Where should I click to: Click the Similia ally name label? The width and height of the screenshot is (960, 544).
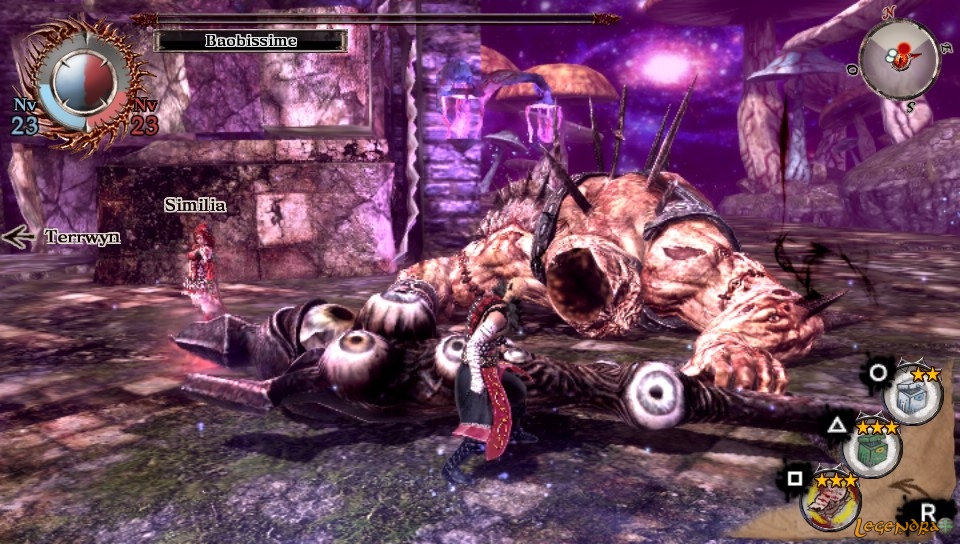coord(195,206)
